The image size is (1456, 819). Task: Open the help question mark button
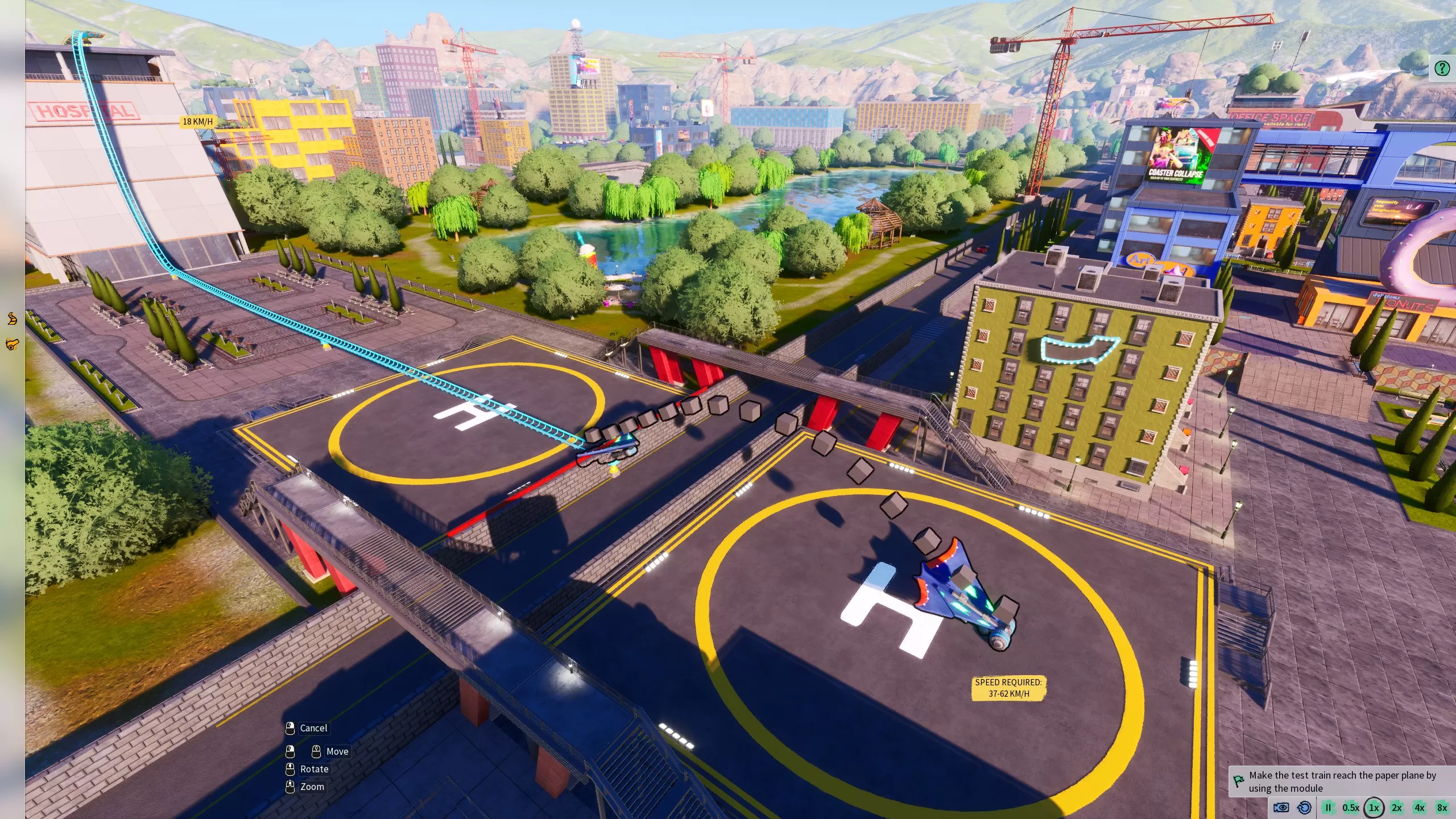pos(1442,69)
